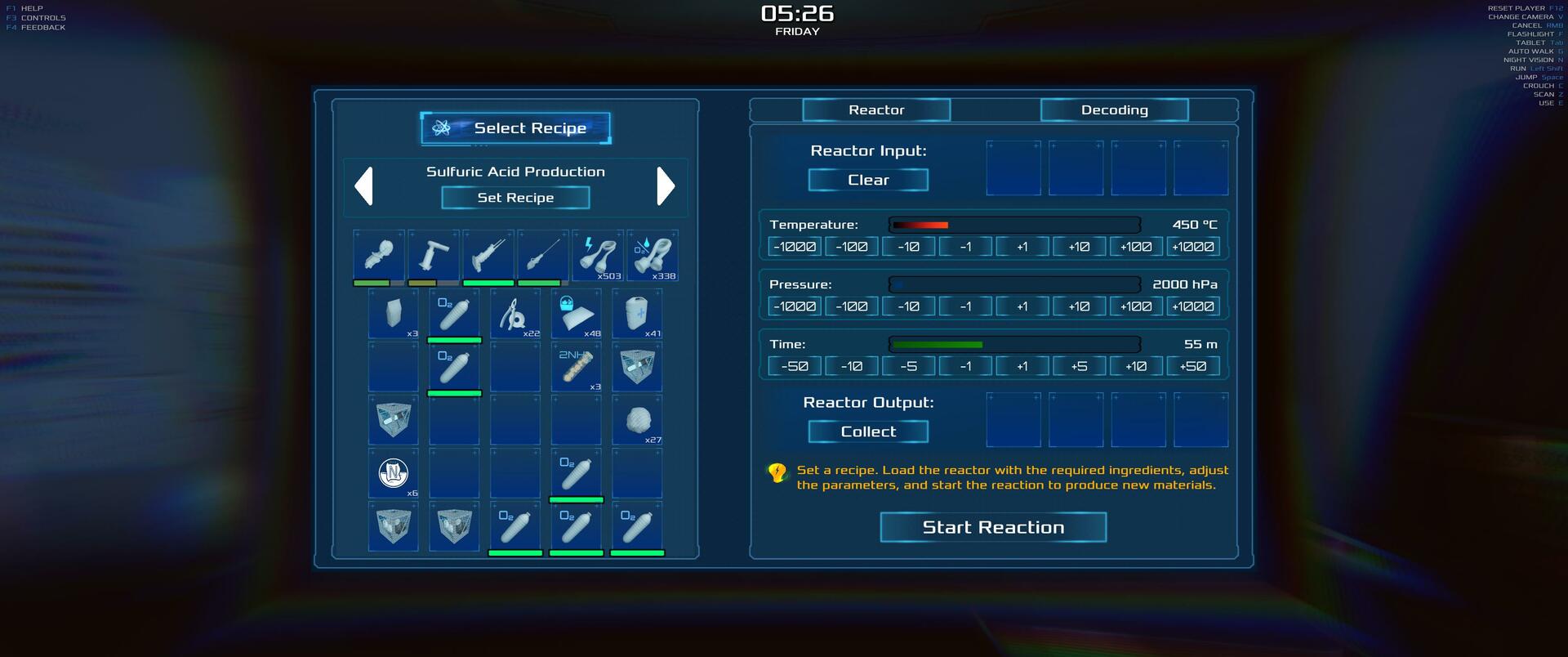Select the 2NH item slot
This screenshot has height=657, width=1568.
577,368
